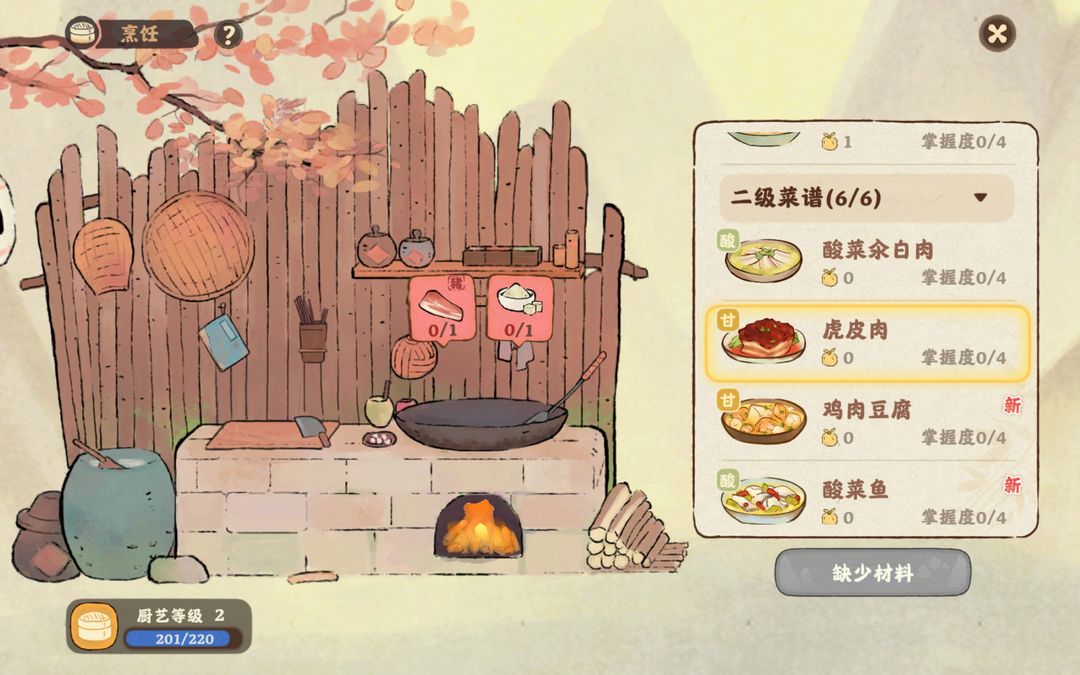Image resolution: width=1080 pixels, height=675 pixels.
Task: Tap the white powder ingredient slot
Action: (x=519, y=309)
